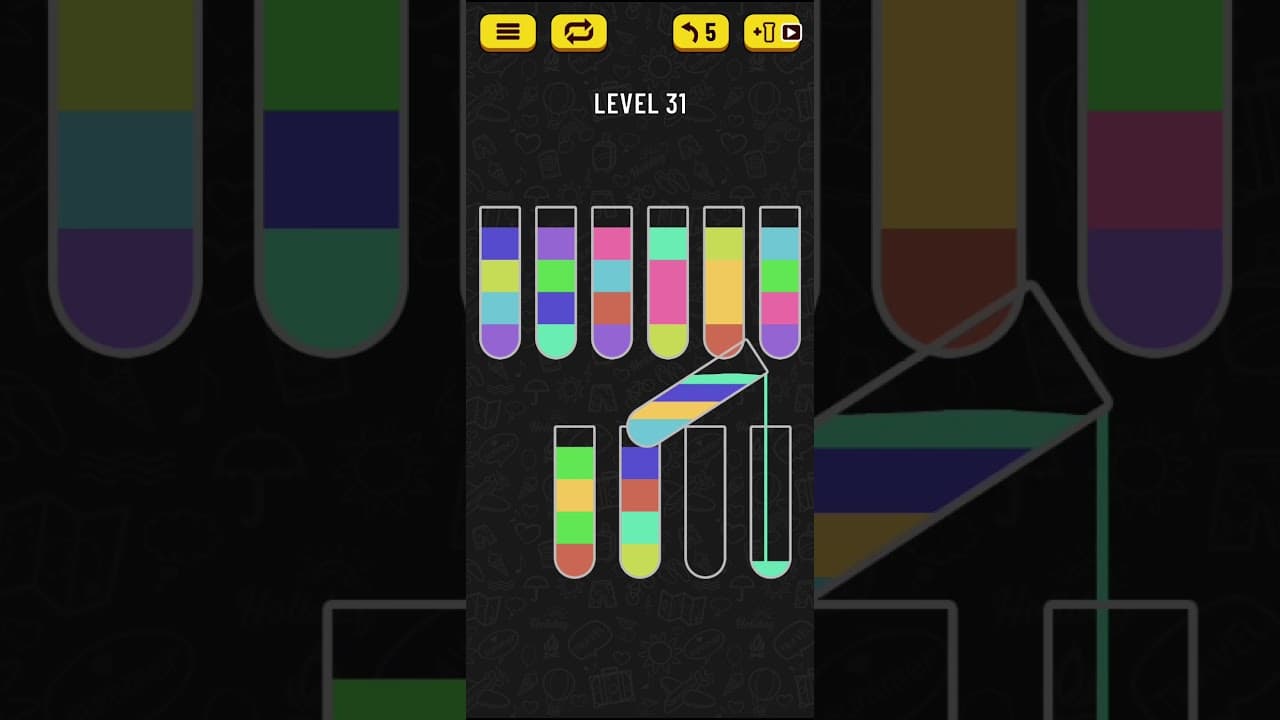Pick the tube with alternating green and yellow layers
The image size is (1280, 720).
[574, 502]
